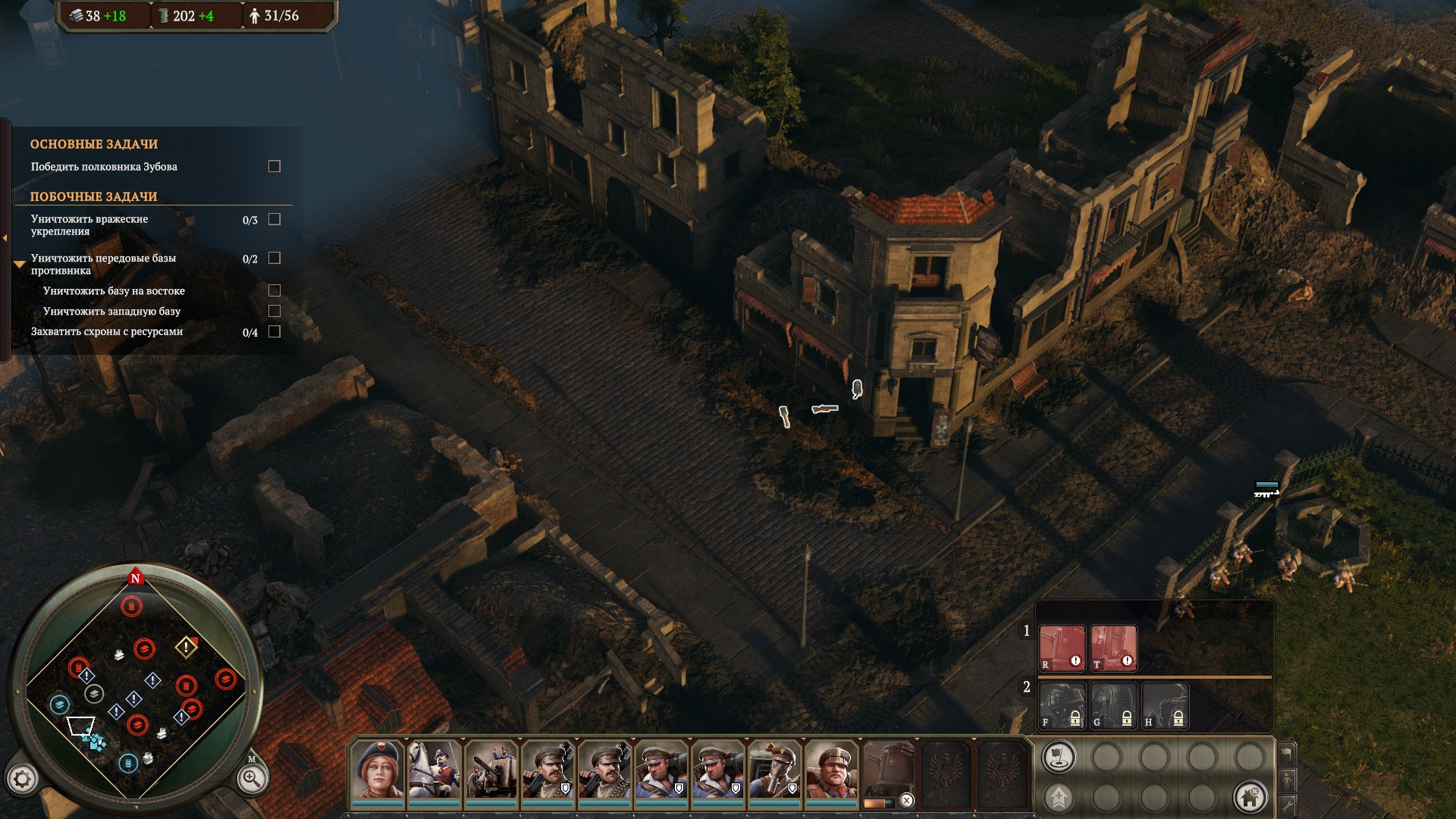Select the gas mask soldier portrait
This screenshot has height=819, width=1456.
[x=774, y=769]
